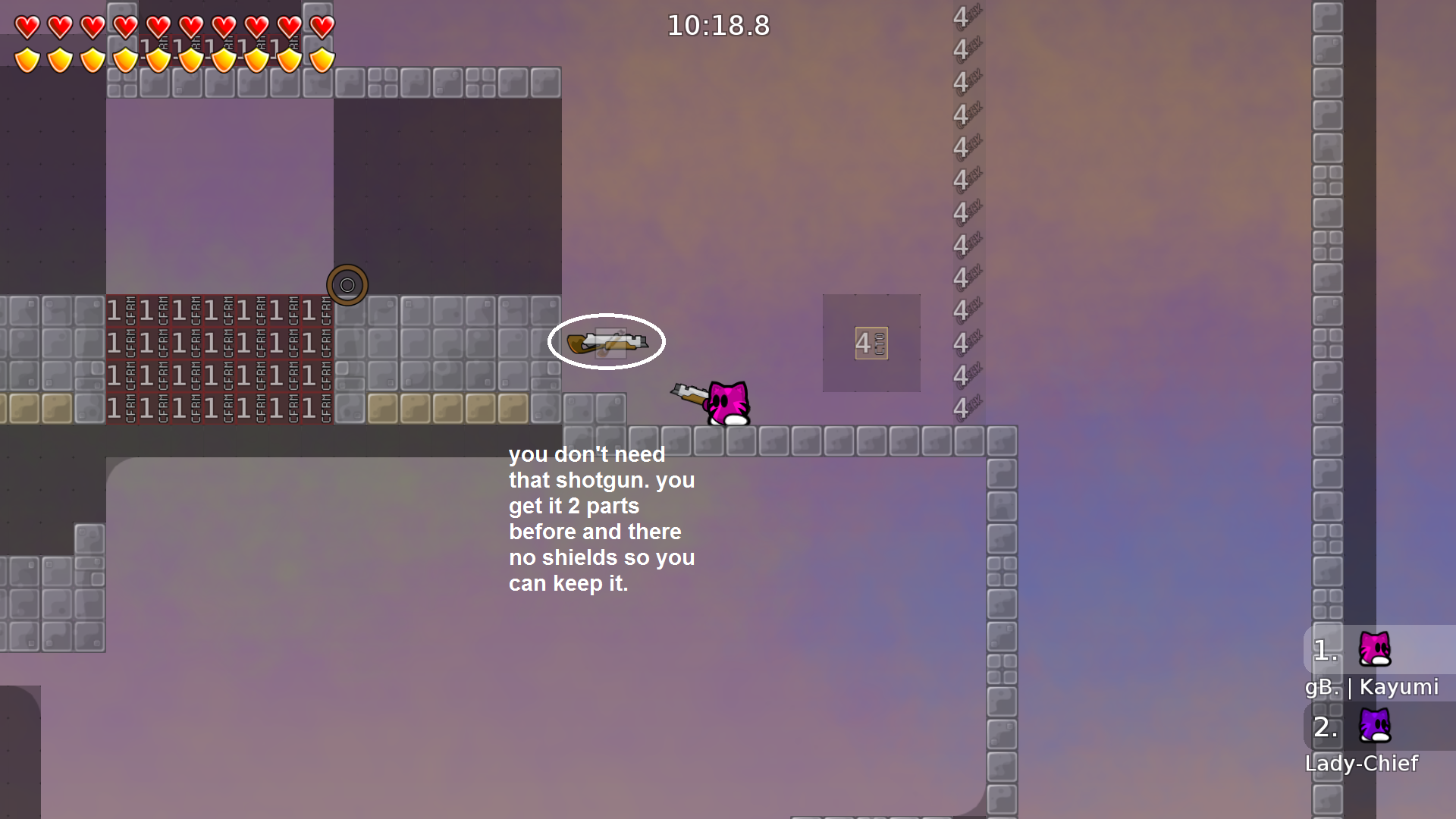Select the gun the cat is holding
The height and width of the screenshot is (819, 1456).
coord(689,392)
